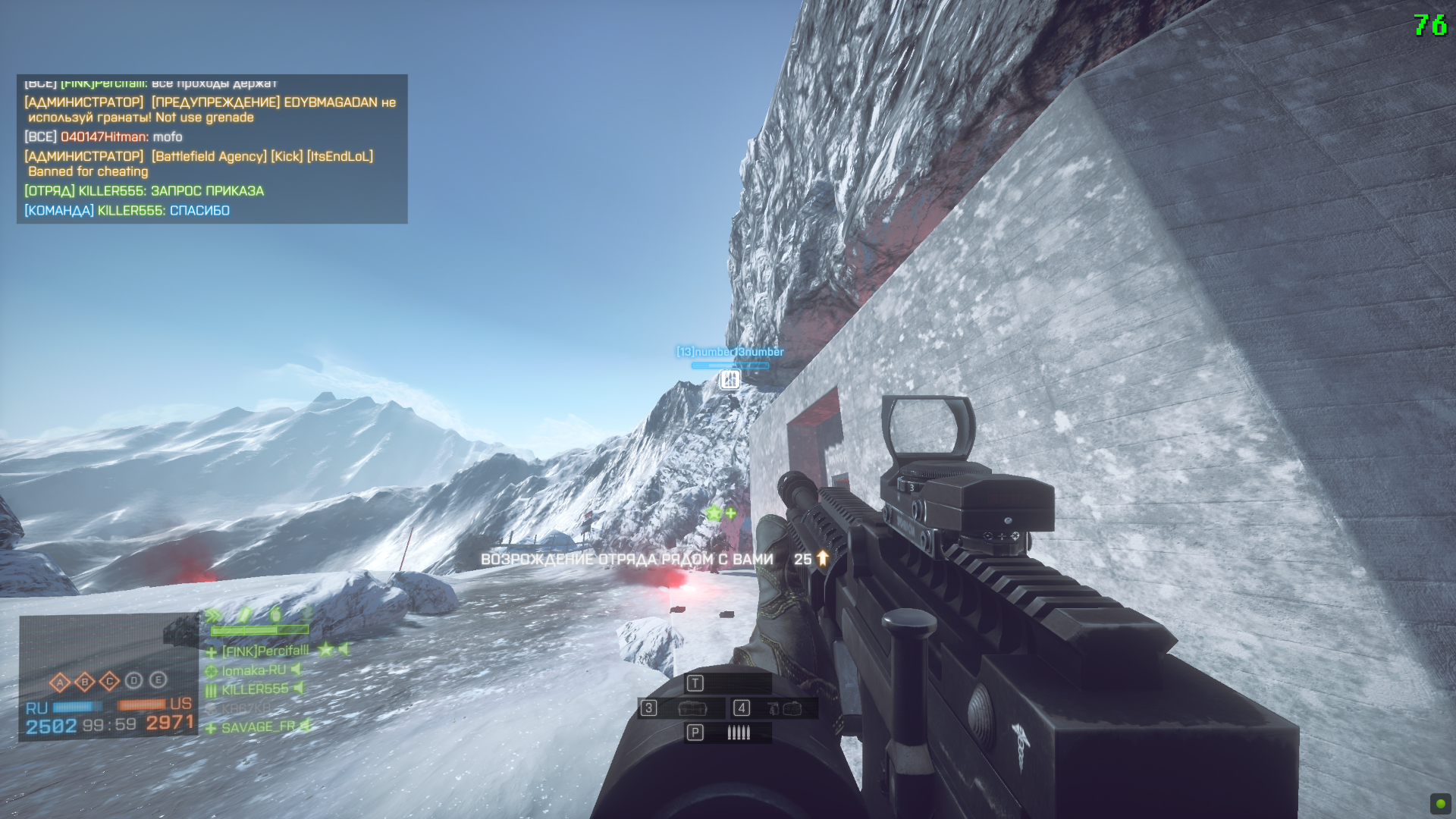Select the bullets fire-mode slot

pos(728,733)
